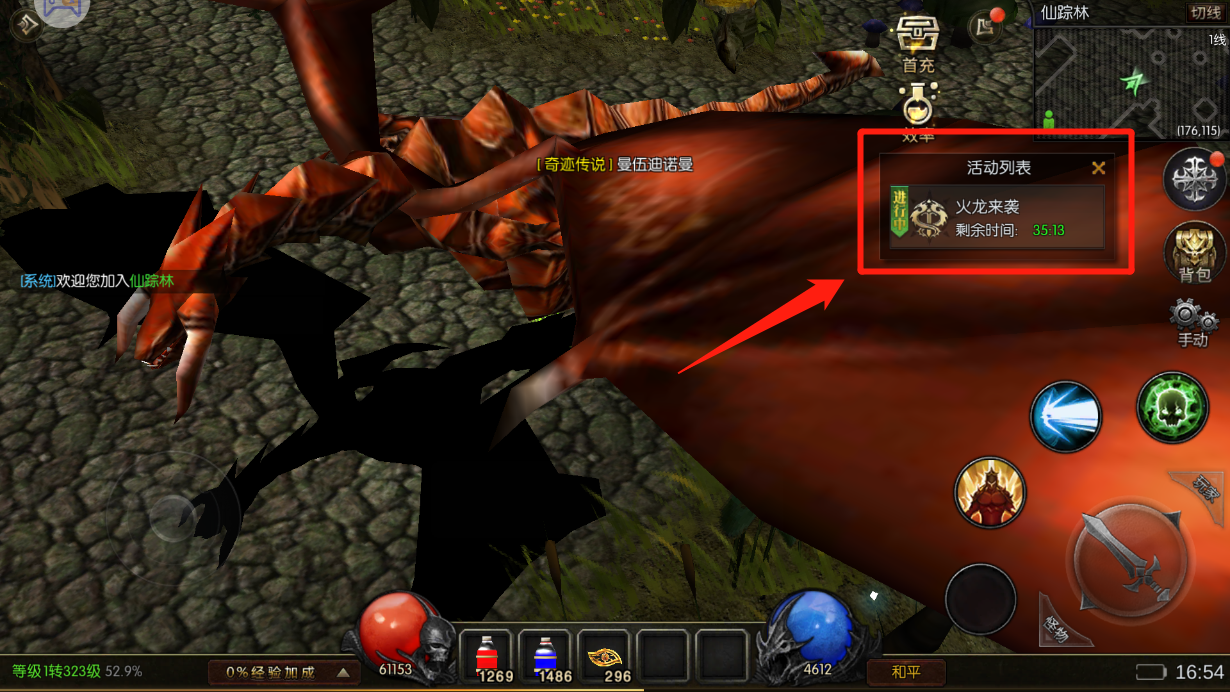Switch server line with 切线 button
This screenshot has width=1230, height=692.
[1204, 13]
